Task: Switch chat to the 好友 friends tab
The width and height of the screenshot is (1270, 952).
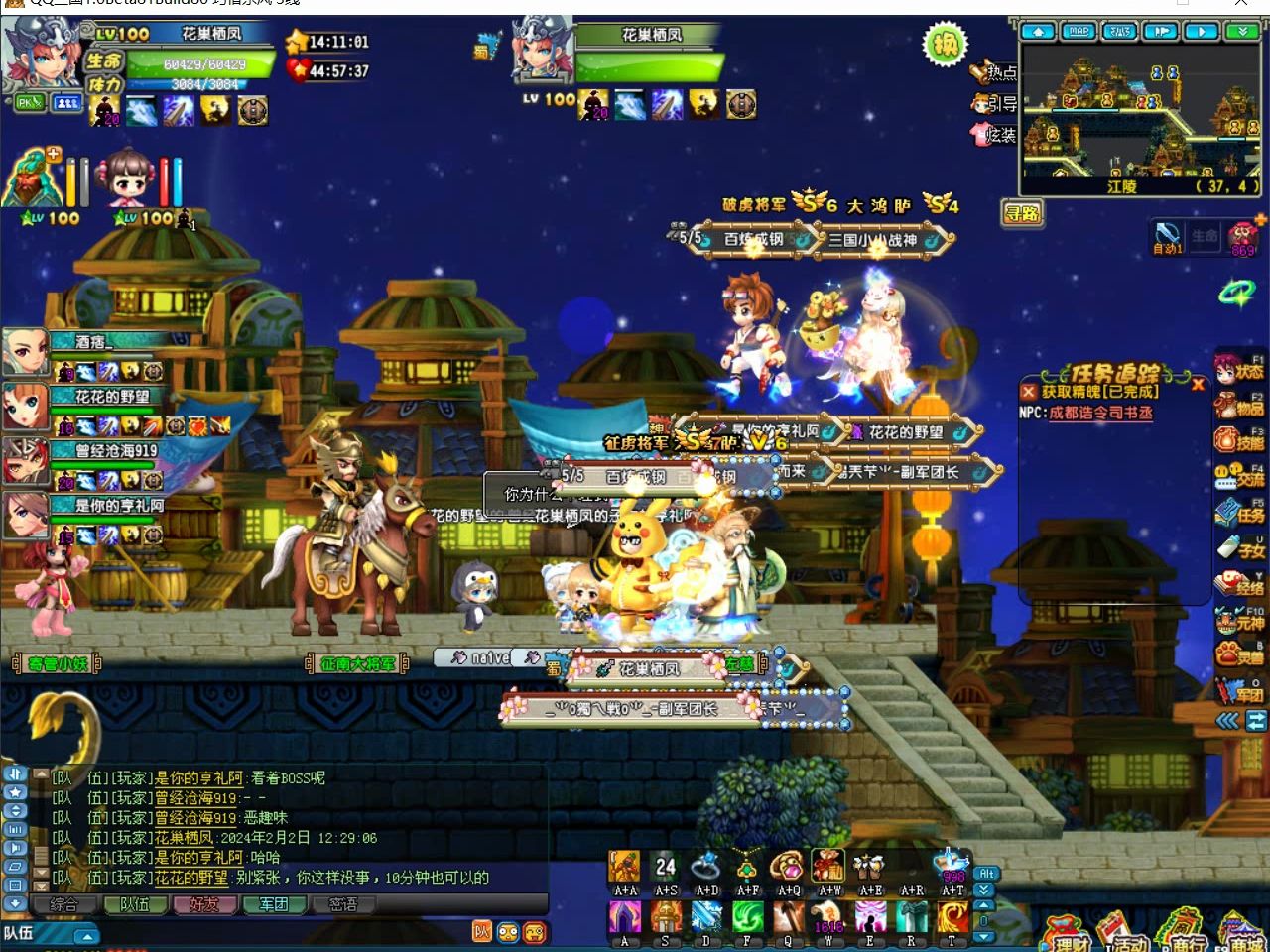Action: [x=203, y=904]
